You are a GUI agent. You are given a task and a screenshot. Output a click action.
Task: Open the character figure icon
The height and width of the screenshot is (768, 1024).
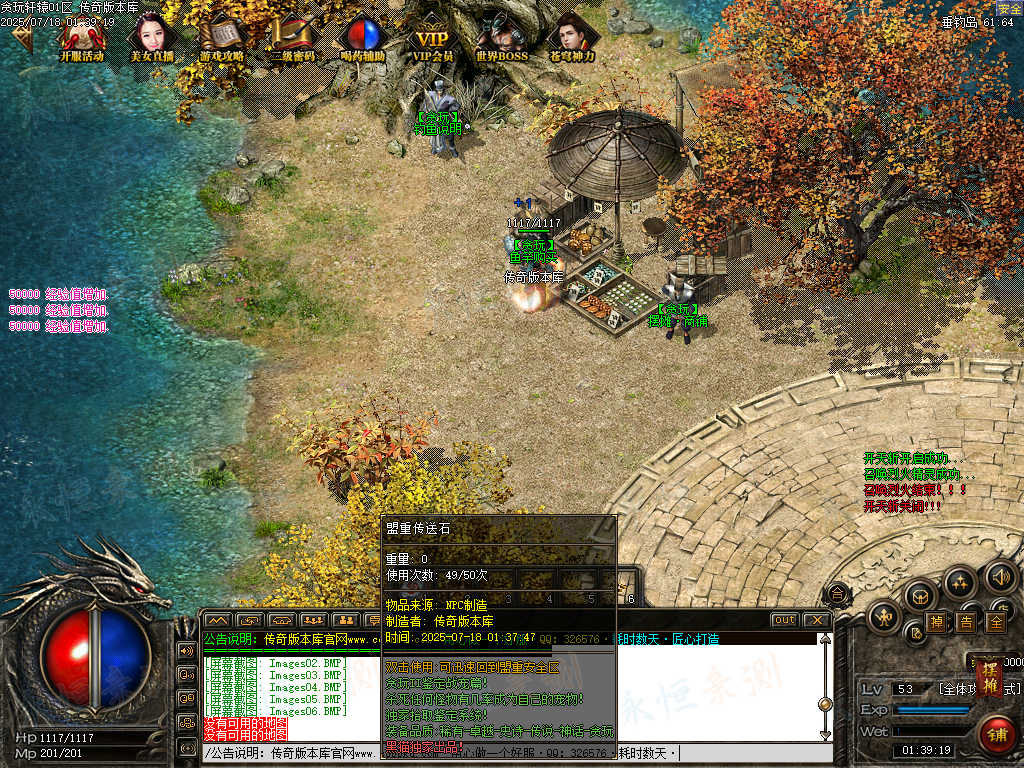point(884,617)
